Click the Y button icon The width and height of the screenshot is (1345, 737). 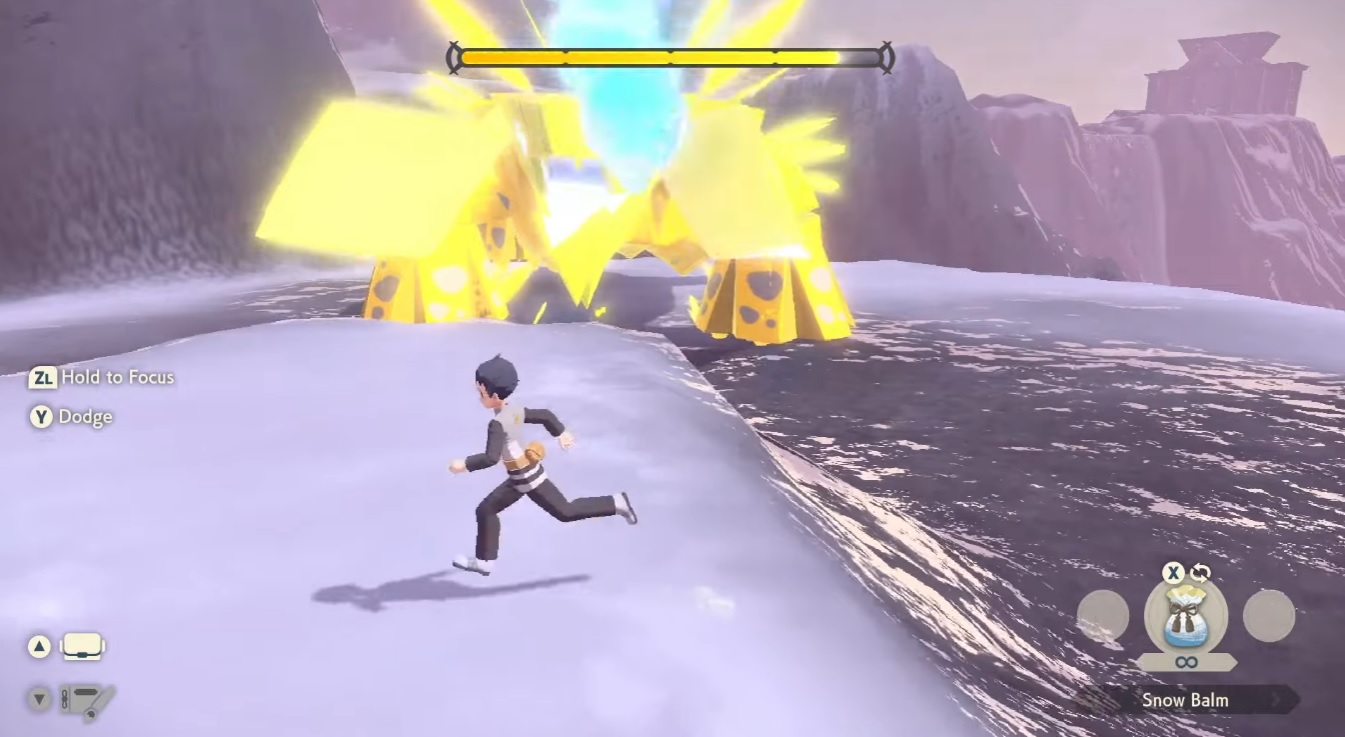click(40, 417)
